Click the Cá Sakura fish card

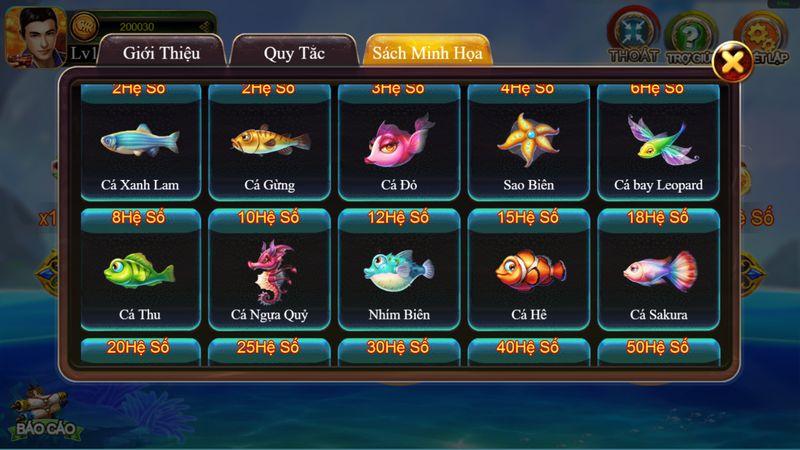(658, 274)
